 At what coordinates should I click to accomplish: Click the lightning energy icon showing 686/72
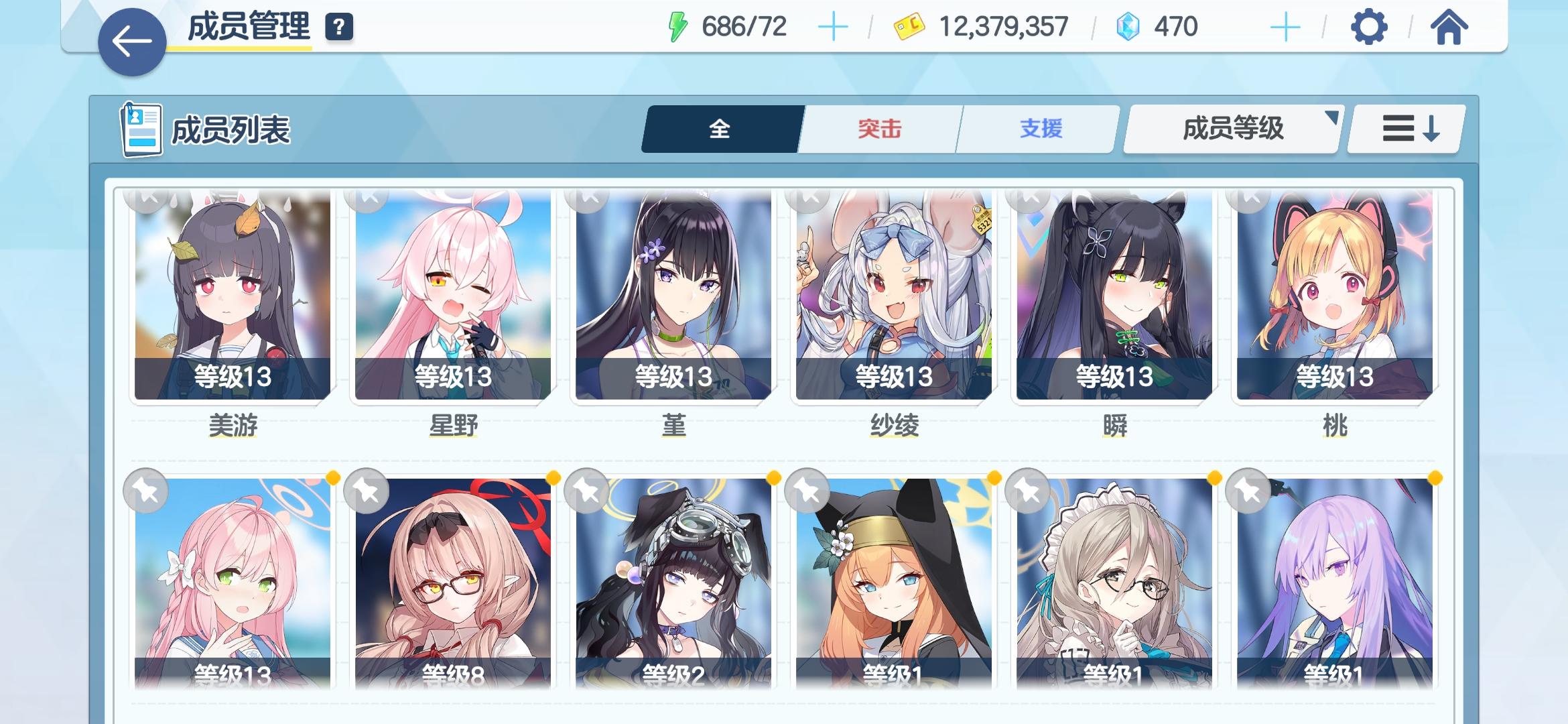click(x=679, y=25)
